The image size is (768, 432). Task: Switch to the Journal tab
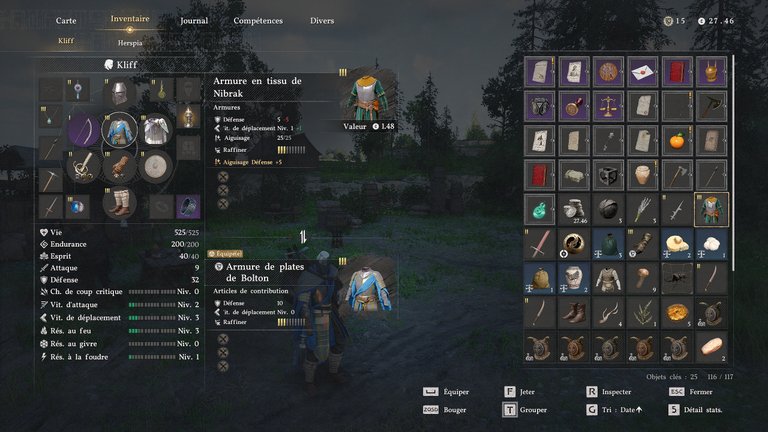pyautogui.click(x=195, y=20)
